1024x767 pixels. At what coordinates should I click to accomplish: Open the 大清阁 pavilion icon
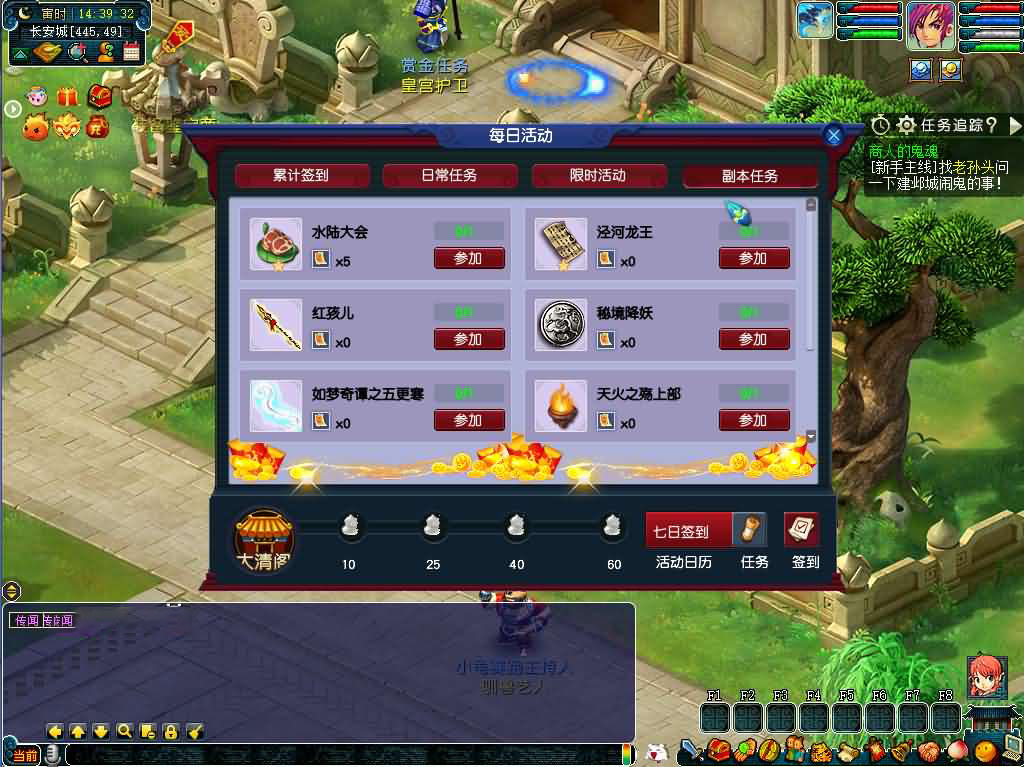coord(264,540)
